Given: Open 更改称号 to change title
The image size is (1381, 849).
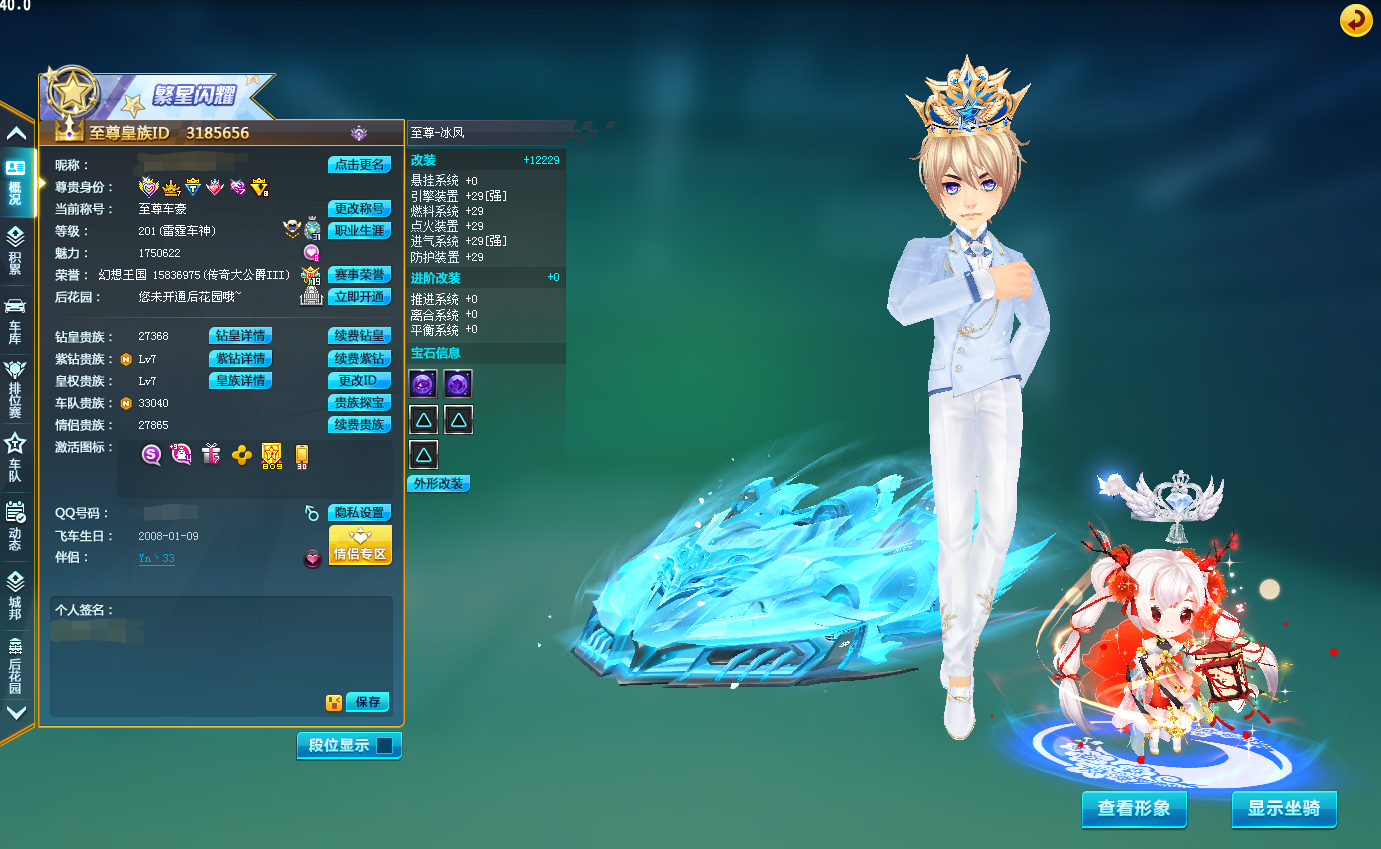Looking at the screenshot, I should coord(359,209).
